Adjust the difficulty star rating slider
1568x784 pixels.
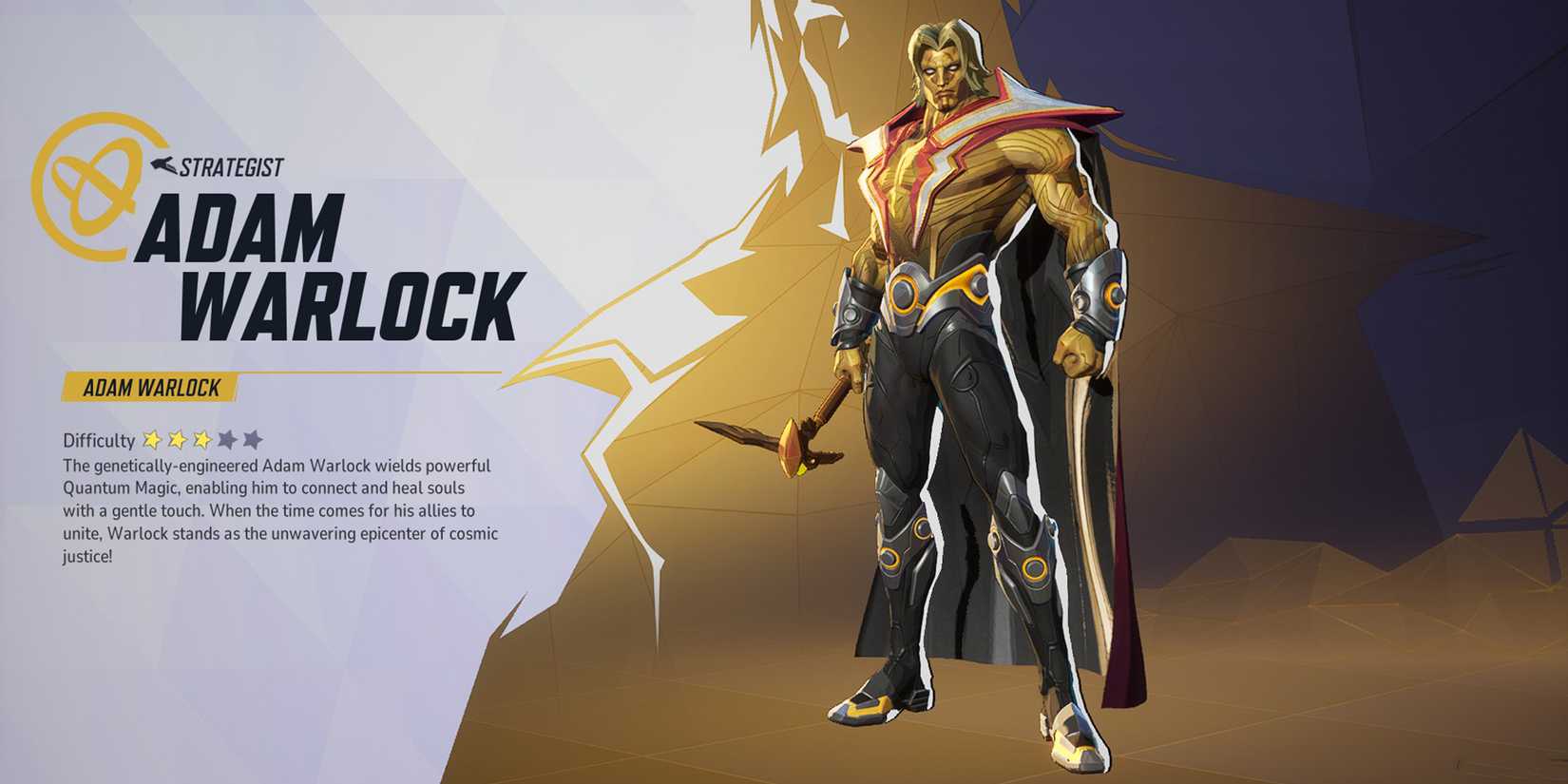202,438
